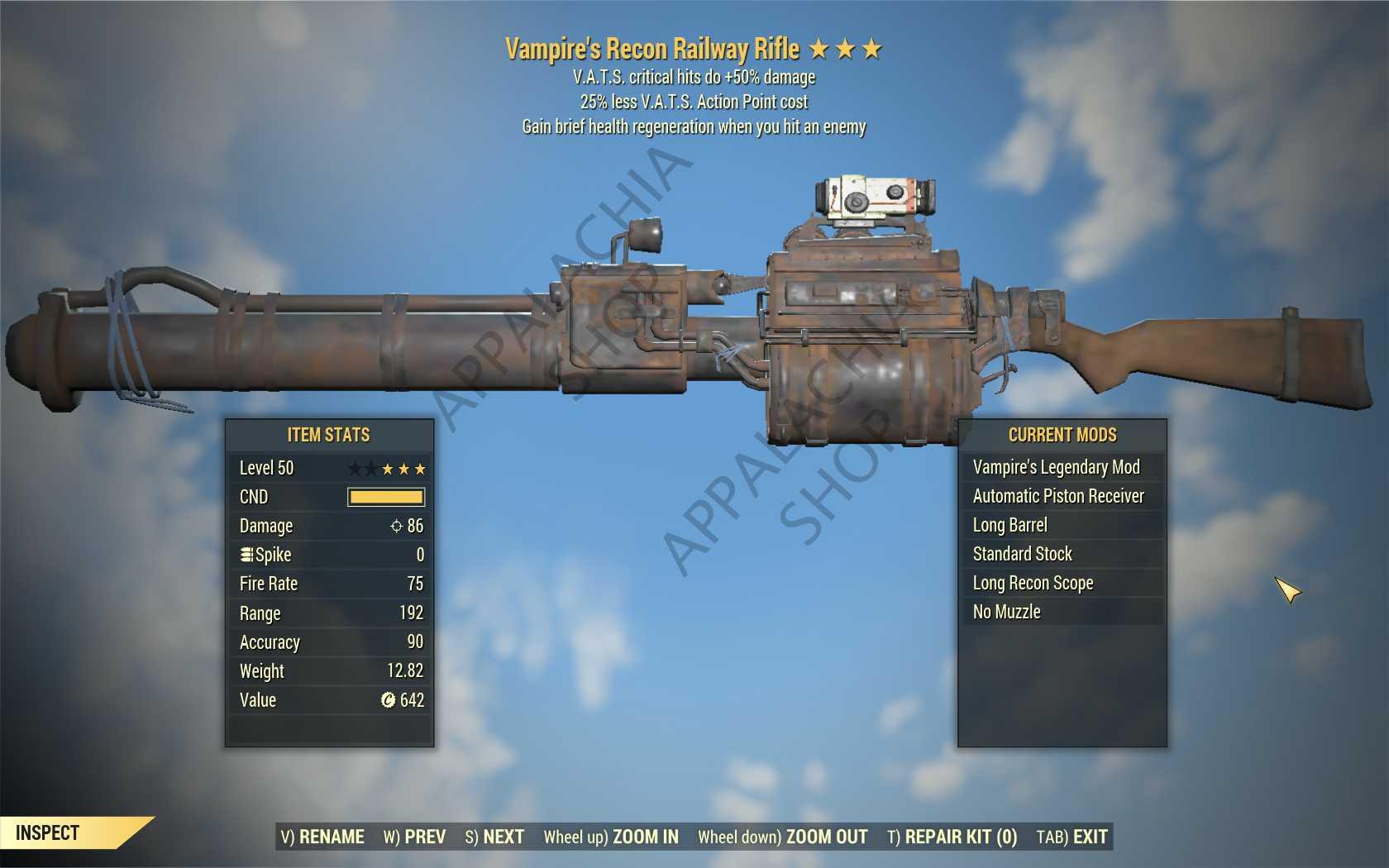
Task: Rename the Railway Rifle
Action: pyautogui.click(x=322, y=837)
